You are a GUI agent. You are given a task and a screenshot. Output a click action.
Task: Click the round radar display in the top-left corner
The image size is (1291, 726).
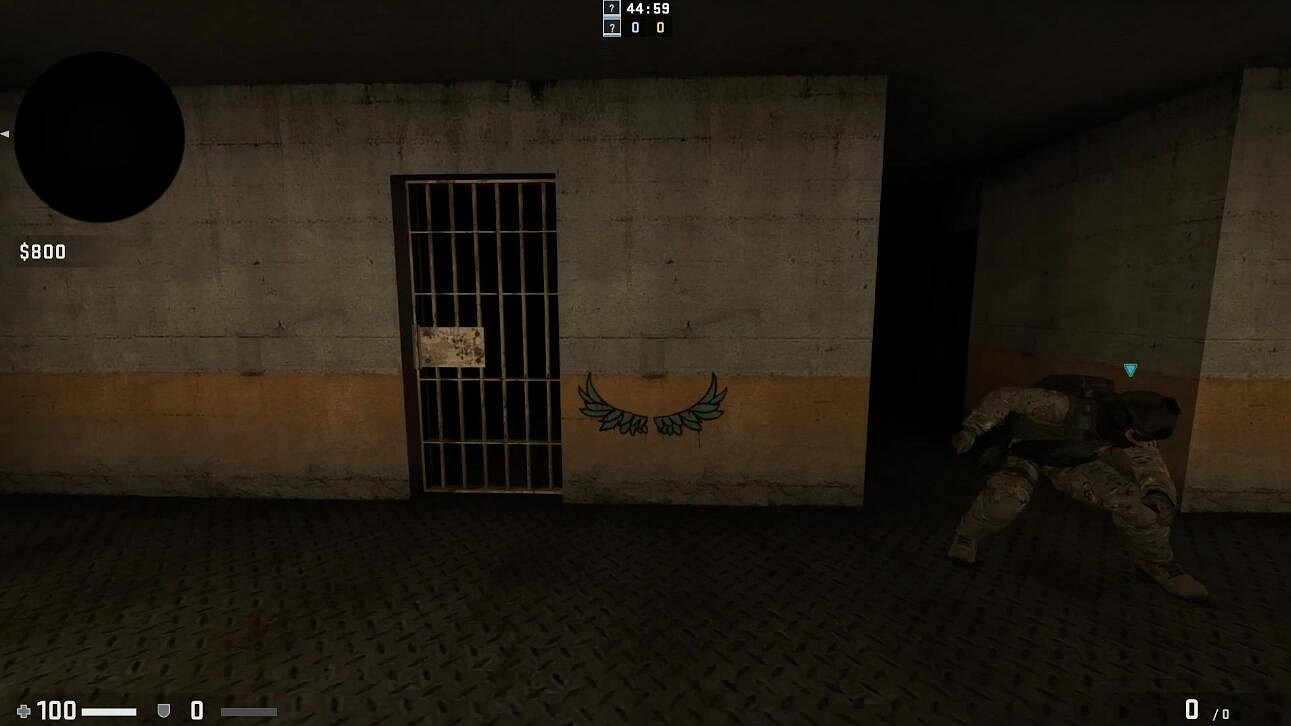point(97,133)
